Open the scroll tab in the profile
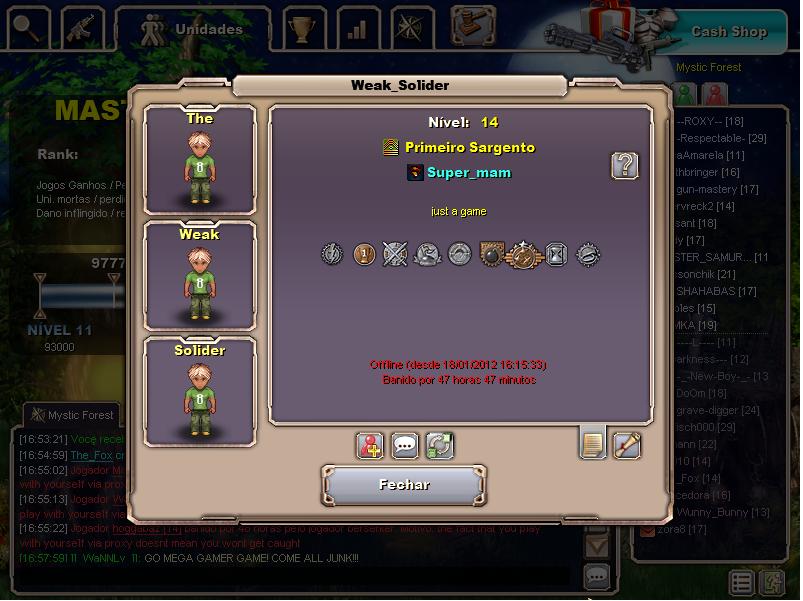Image resolution: width=803 pixels, height=601 pixels. coord(626,443)
